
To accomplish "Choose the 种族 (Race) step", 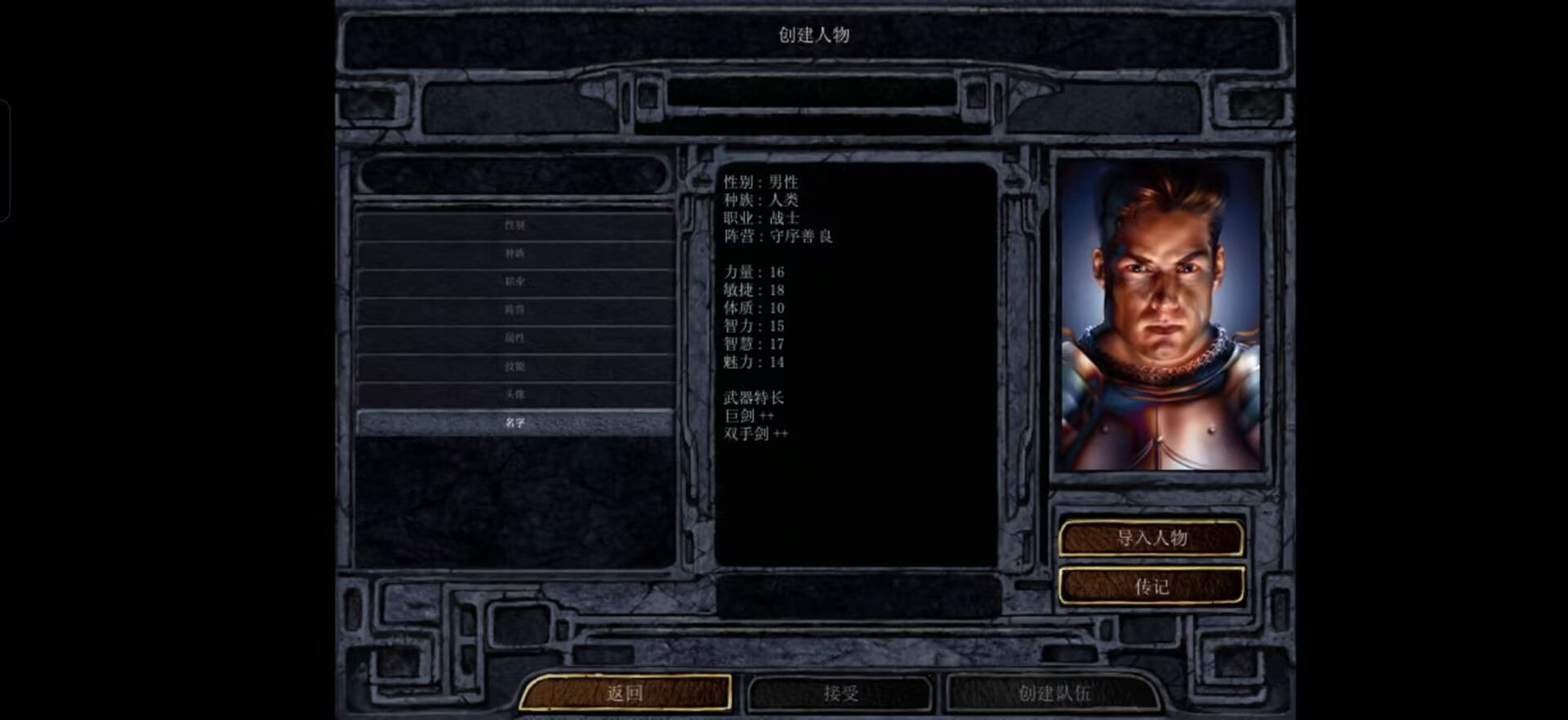I will point(514,253).
